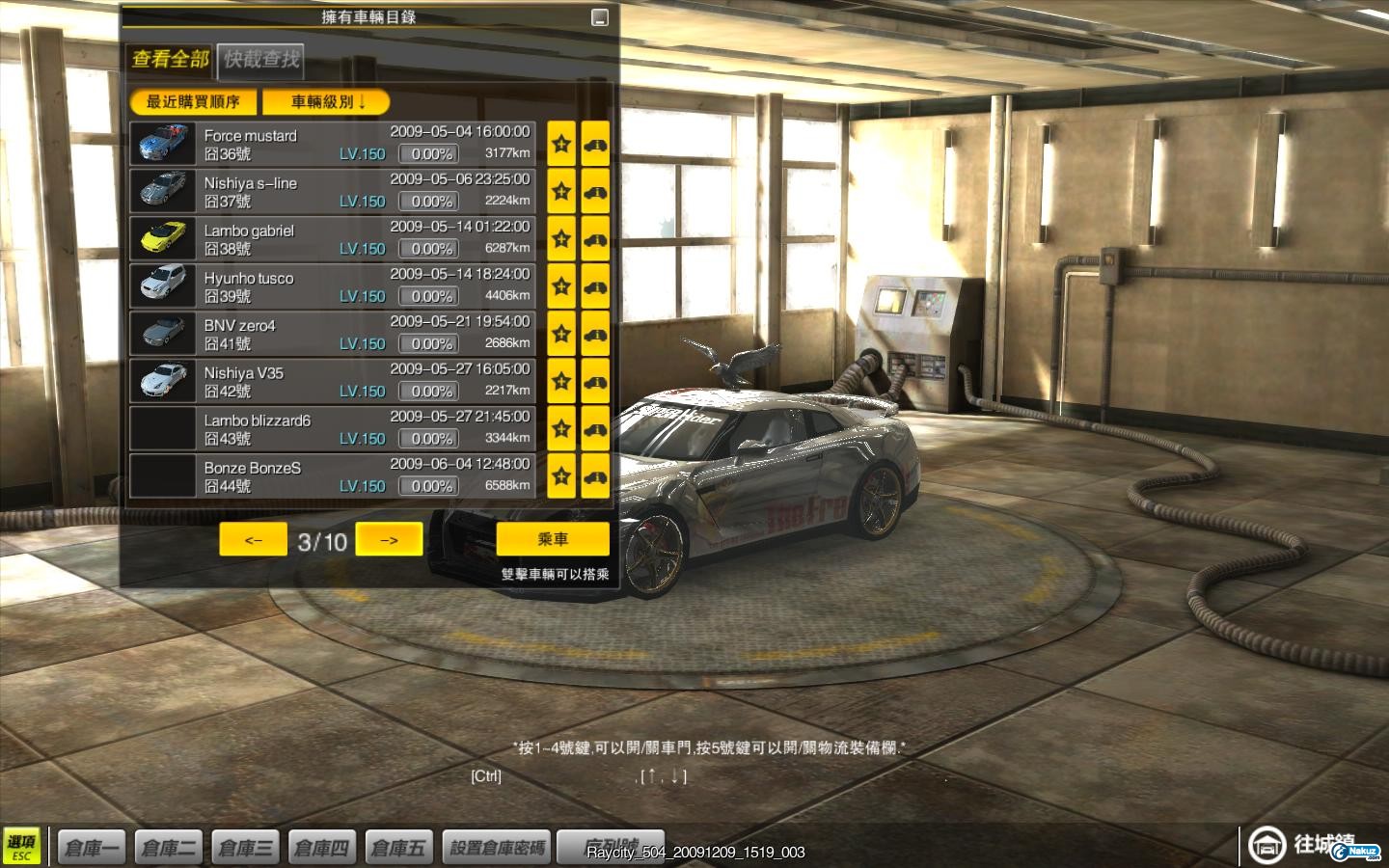This screenshot has width=1389, height=868.
Task: Minimize the owned vehicle list window
Action: pyautogui.click(x=599, y=17)
